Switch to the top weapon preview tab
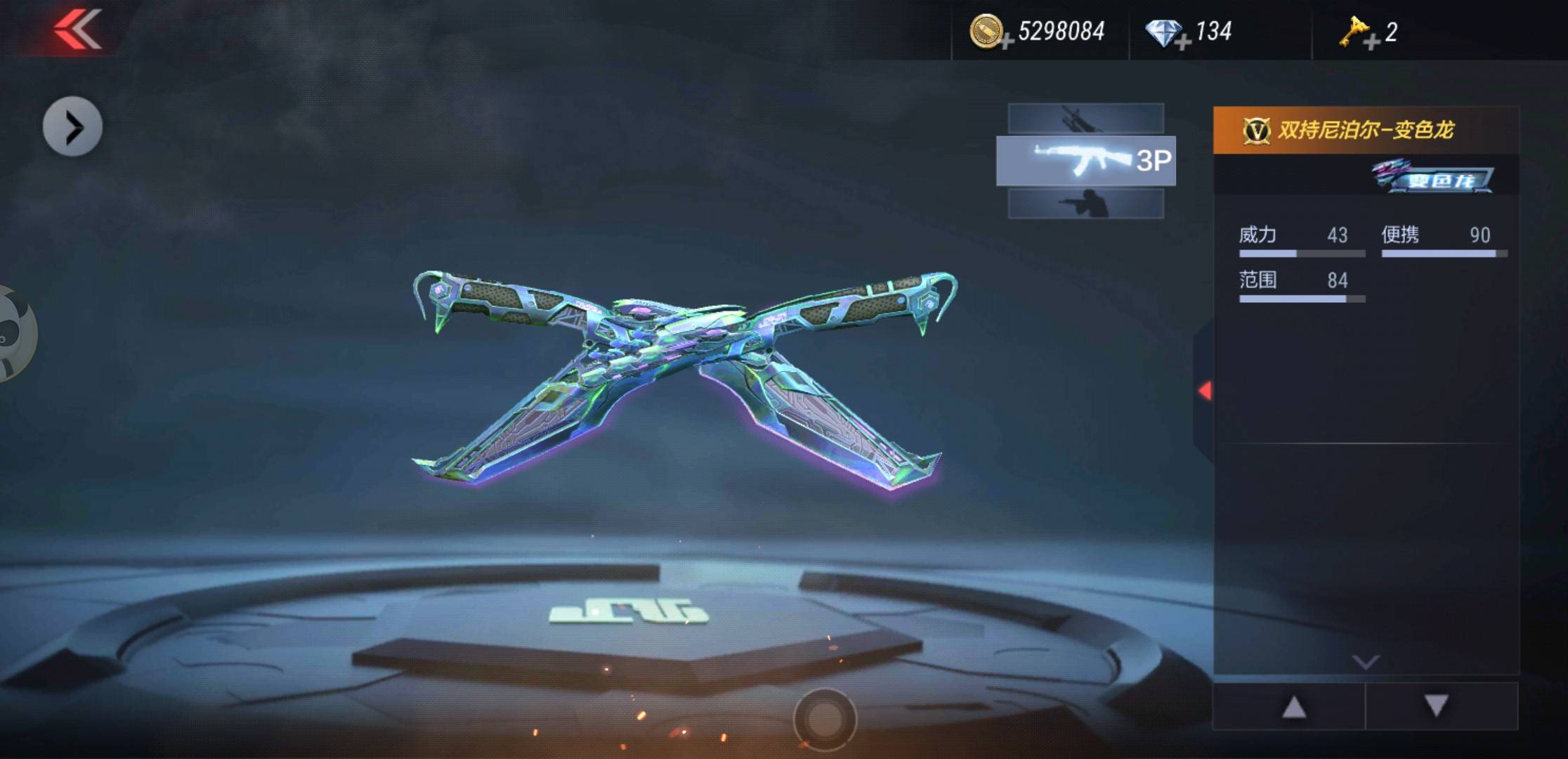Image resolution: width=1568 pixels, height=759 pixels. click(1085, 118)
